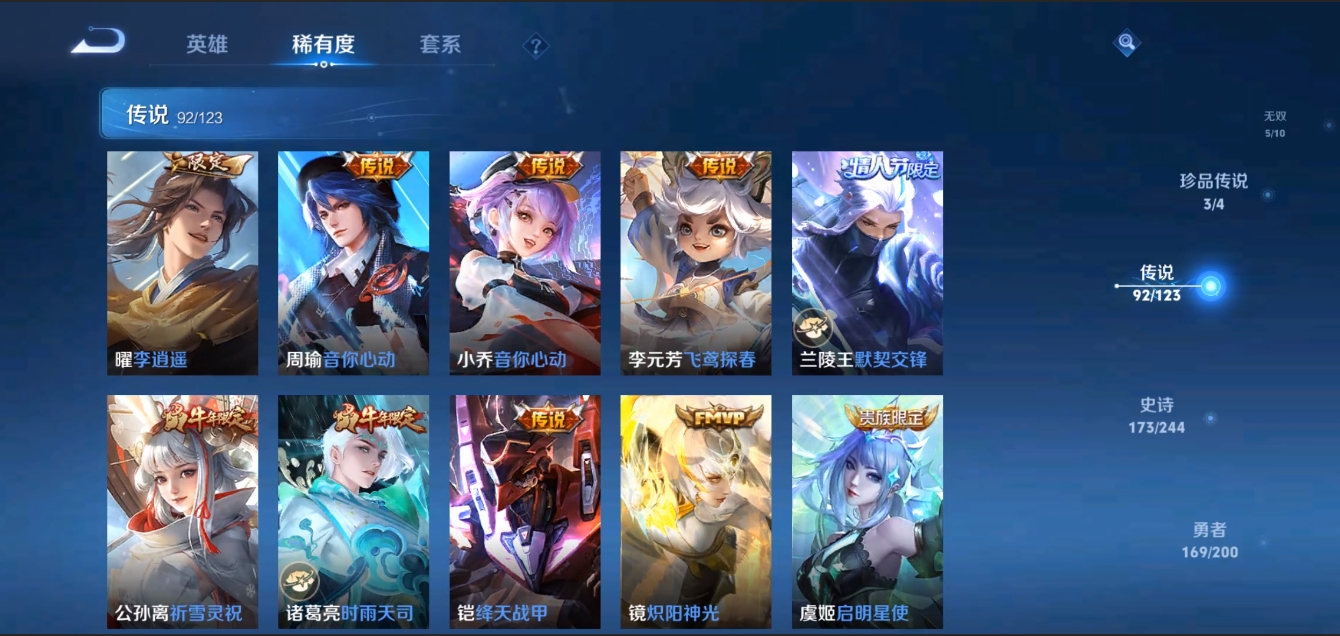Select the 小乔 音你心动 skin card
Screen dimensions: 1340x636
pos(525,263)
